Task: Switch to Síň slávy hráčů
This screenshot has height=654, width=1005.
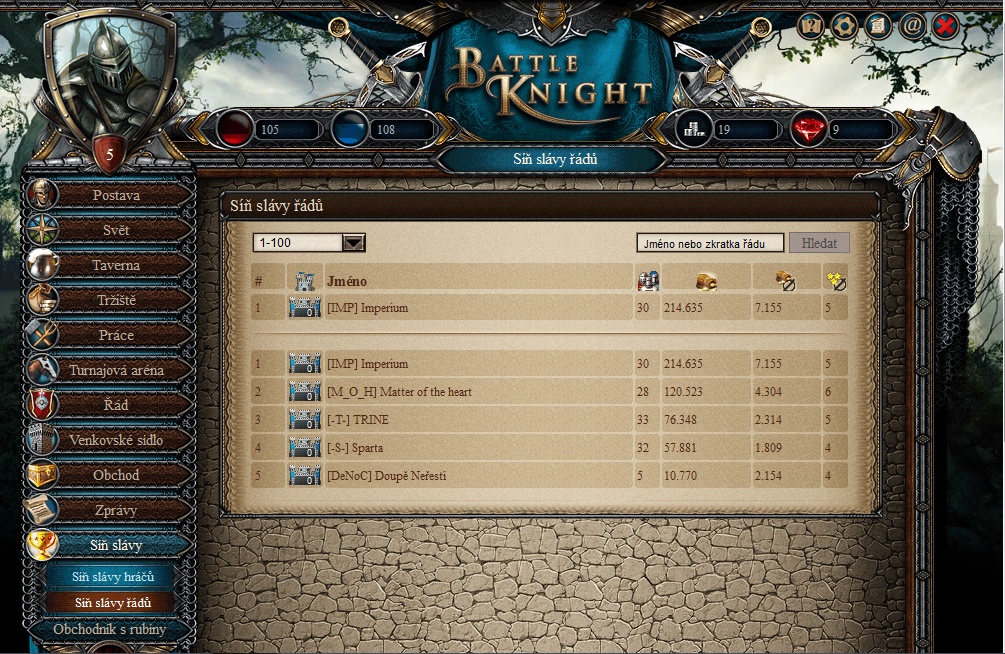Action: pyautogui.click(x=112, y=577)
